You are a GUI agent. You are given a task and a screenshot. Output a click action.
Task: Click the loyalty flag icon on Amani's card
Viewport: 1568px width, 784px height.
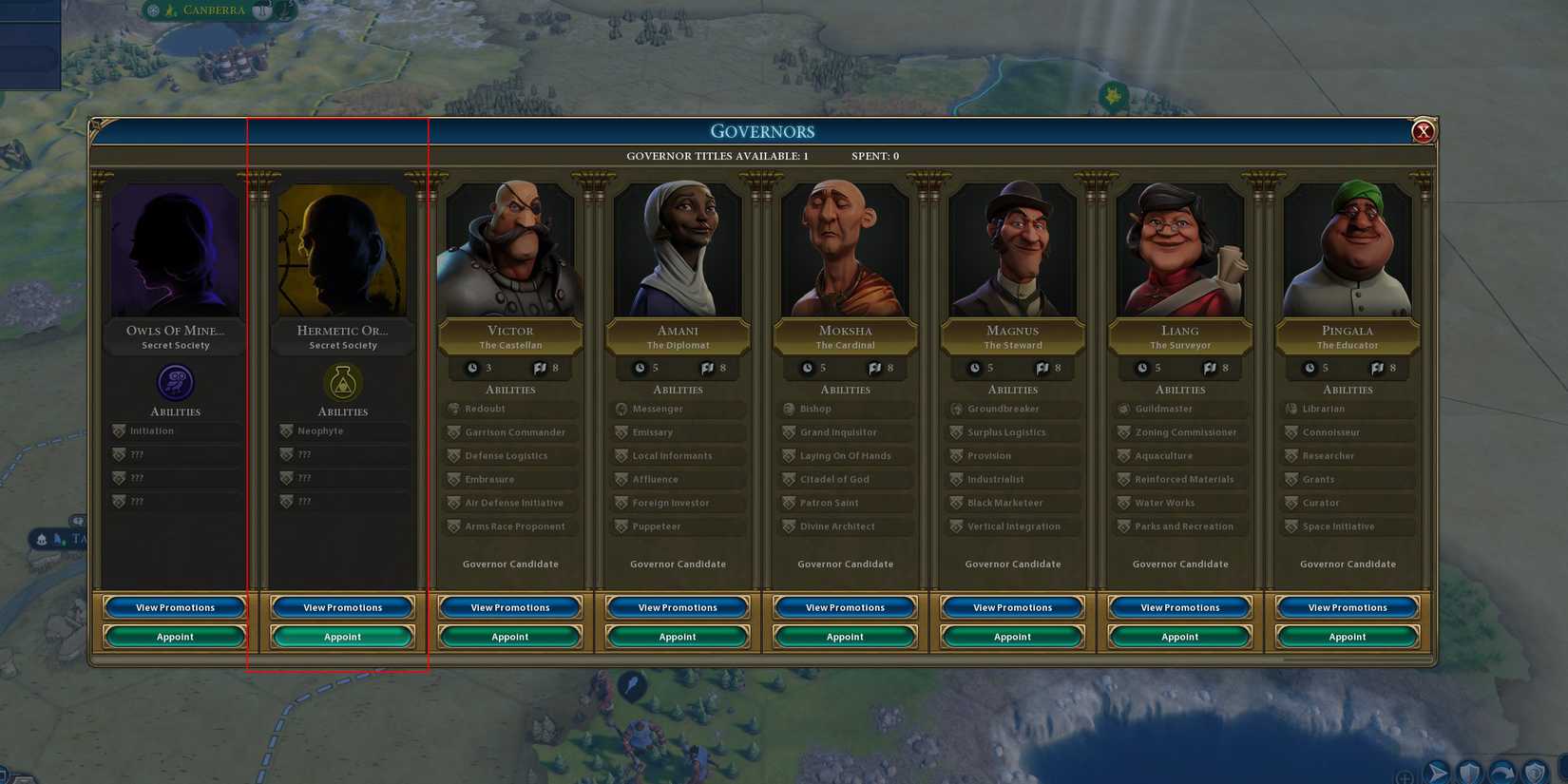[x=706, y=368]
